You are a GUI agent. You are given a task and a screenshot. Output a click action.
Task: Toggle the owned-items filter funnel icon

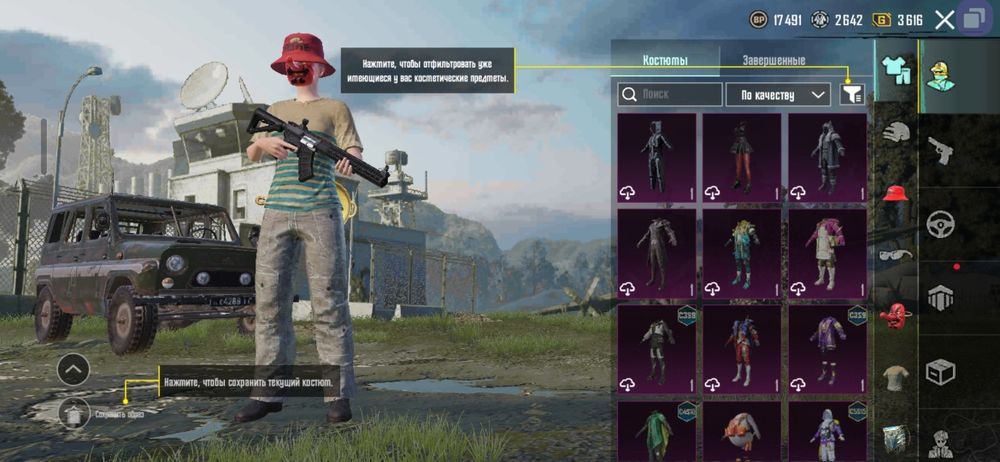pyautogui.click(x=852, y=94)
